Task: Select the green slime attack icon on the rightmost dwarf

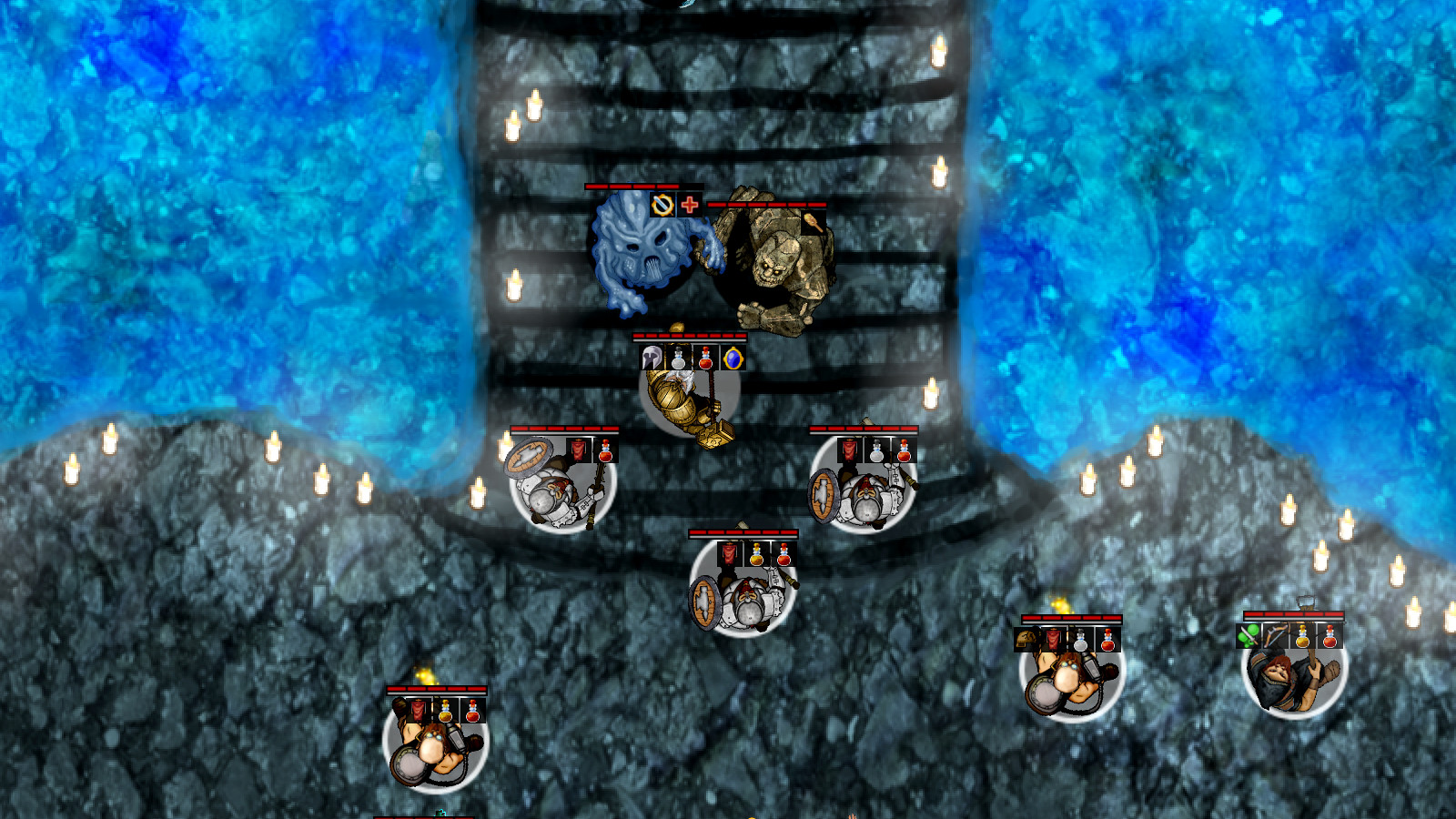Action: (1247, 636)
